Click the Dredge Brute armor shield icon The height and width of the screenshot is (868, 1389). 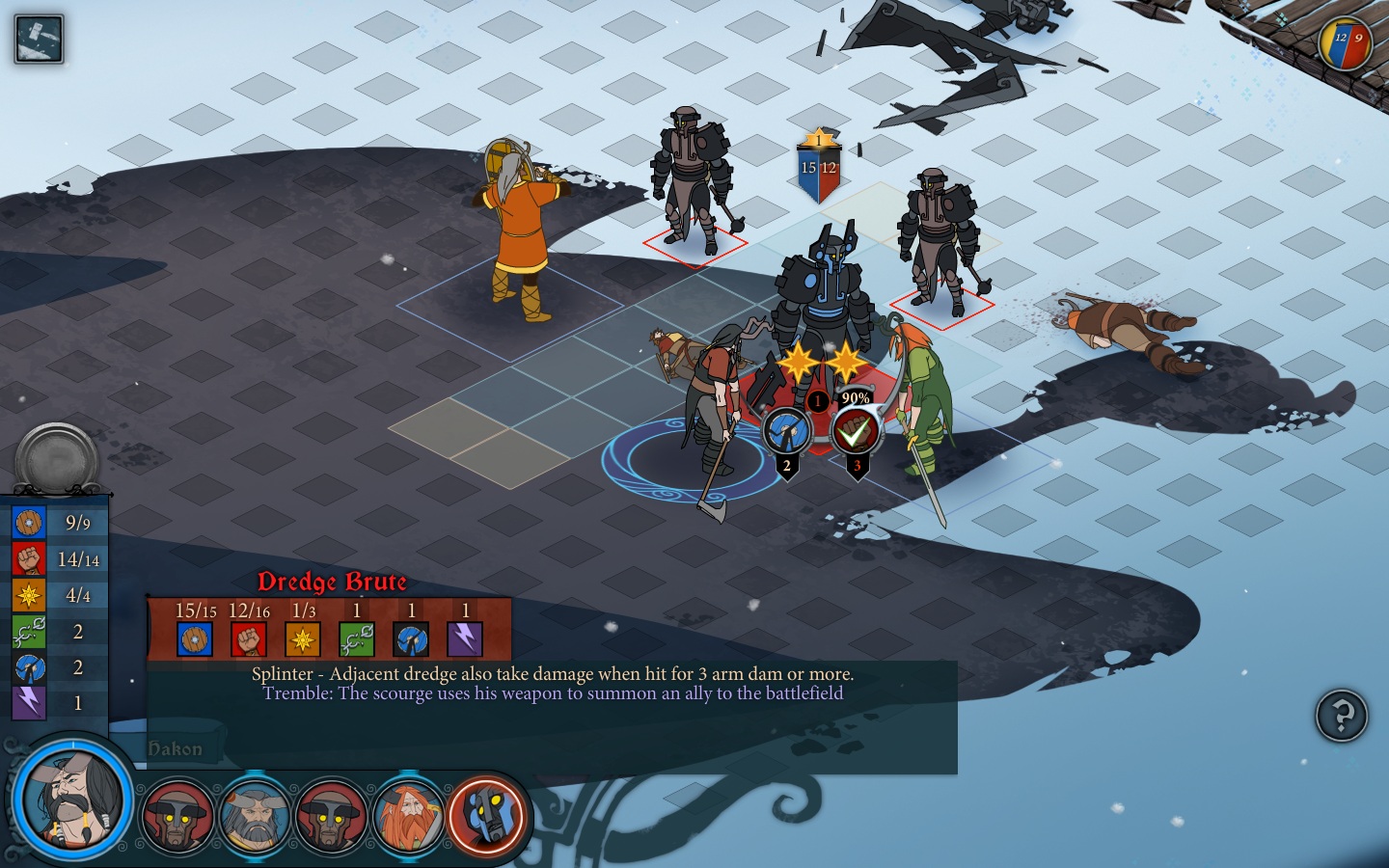195,639
